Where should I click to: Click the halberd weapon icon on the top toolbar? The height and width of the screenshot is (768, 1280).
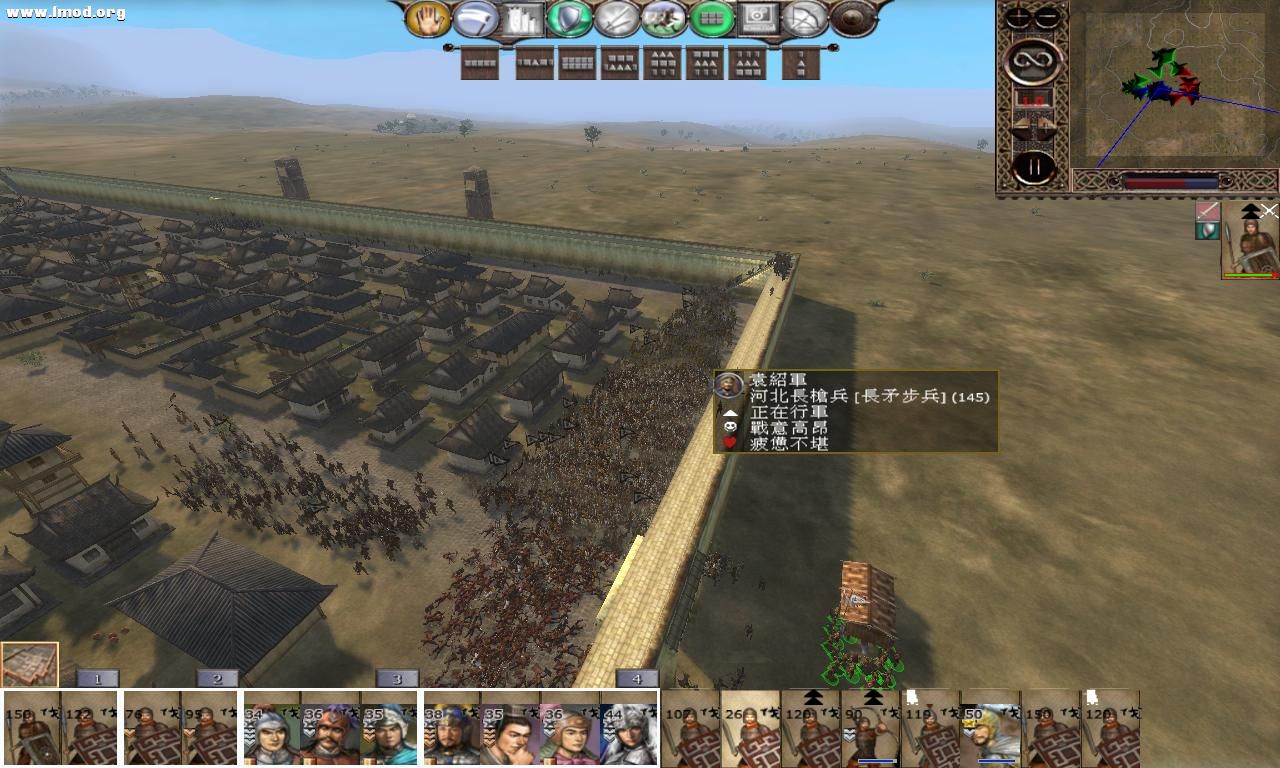pyautogui.click(x=475, y=18)
